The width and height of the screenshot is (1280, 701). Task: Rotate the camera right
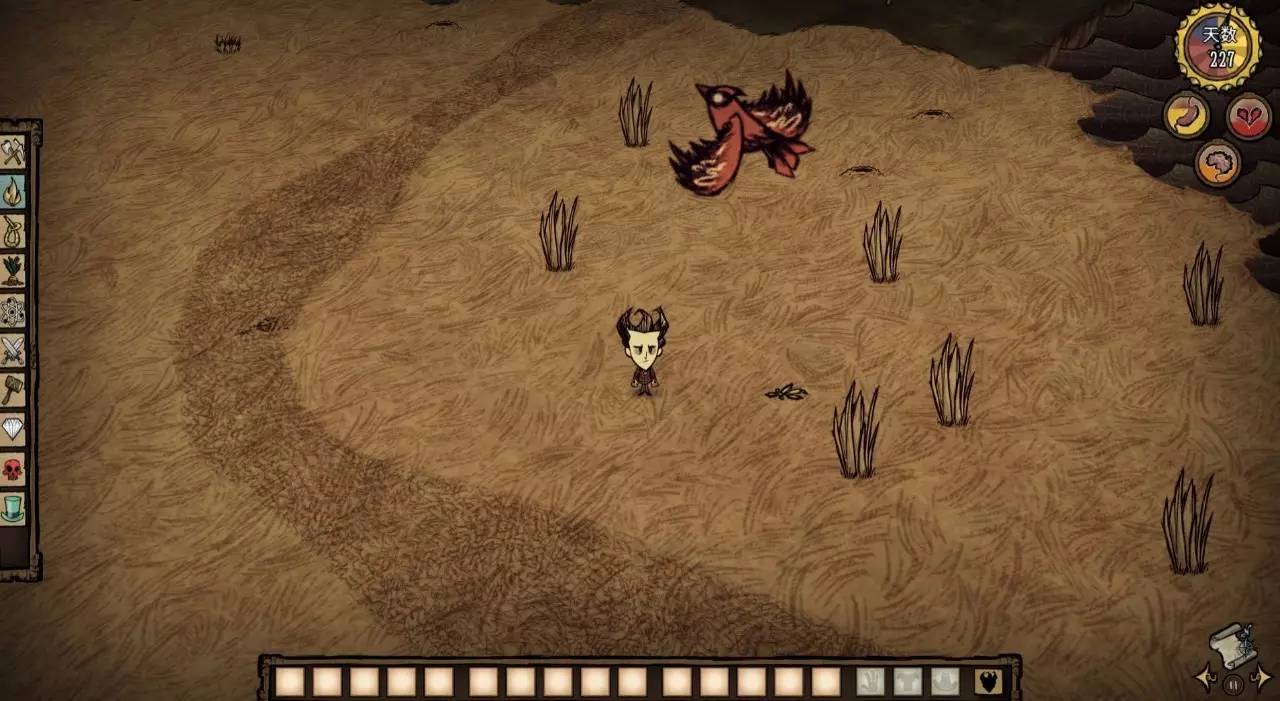[x=1262, y=678]
